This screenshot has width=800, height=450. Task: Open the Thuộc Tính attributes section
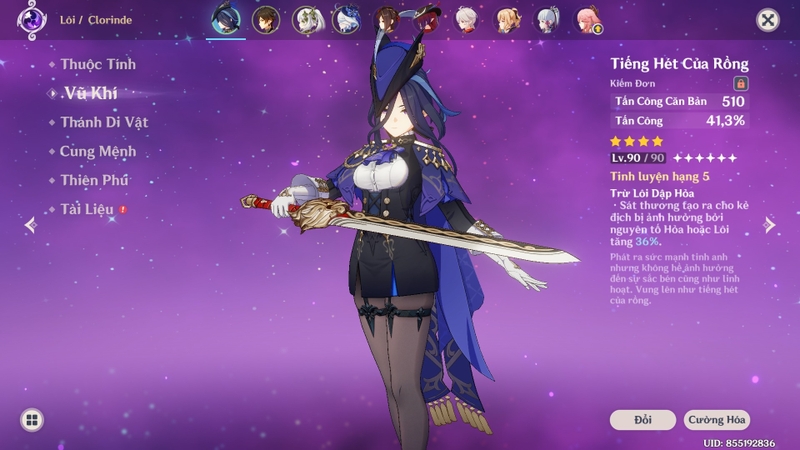point(97,65)
